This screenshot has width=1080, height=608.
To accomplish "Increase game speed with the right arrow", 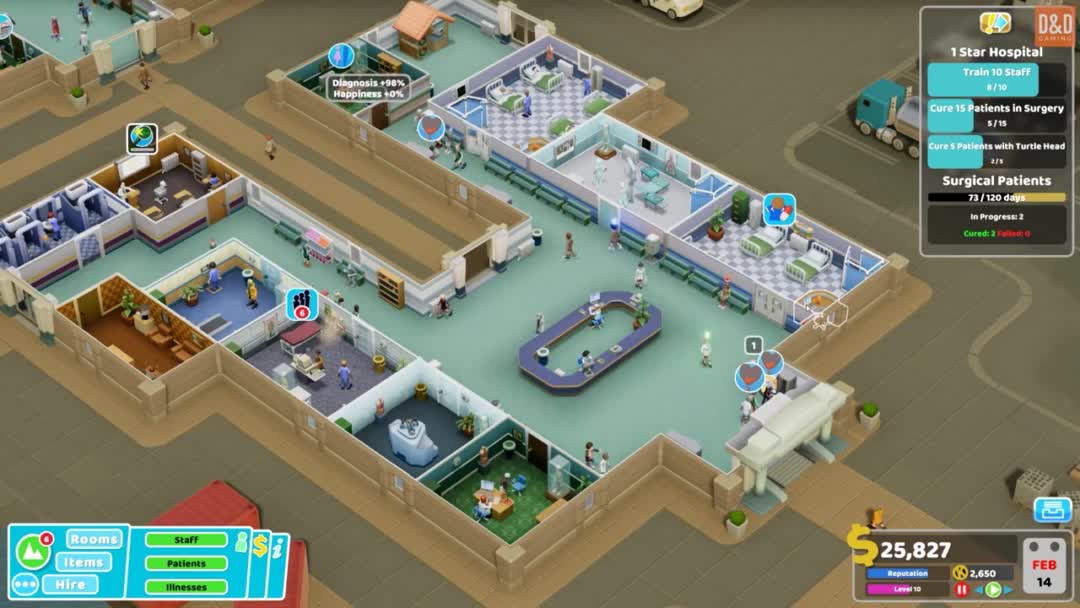I will [1008, 590].
